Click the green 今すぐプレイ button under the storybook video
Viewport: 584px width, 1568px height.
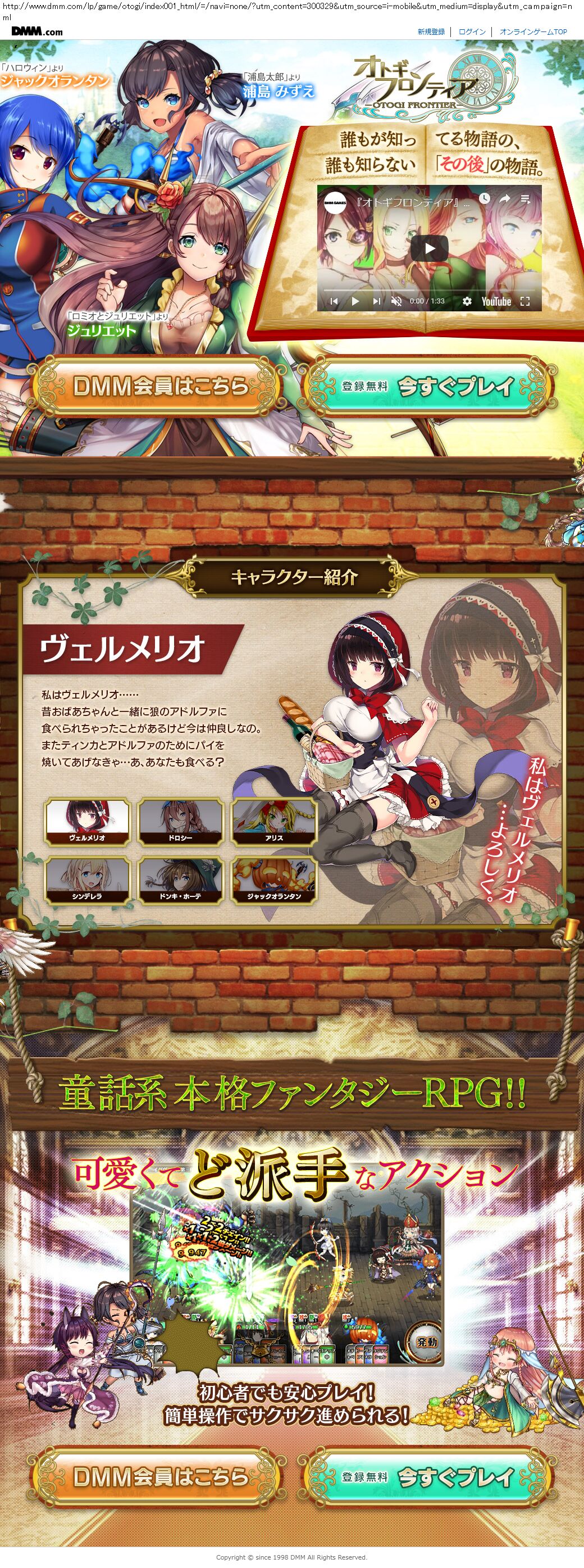[431, 386]
